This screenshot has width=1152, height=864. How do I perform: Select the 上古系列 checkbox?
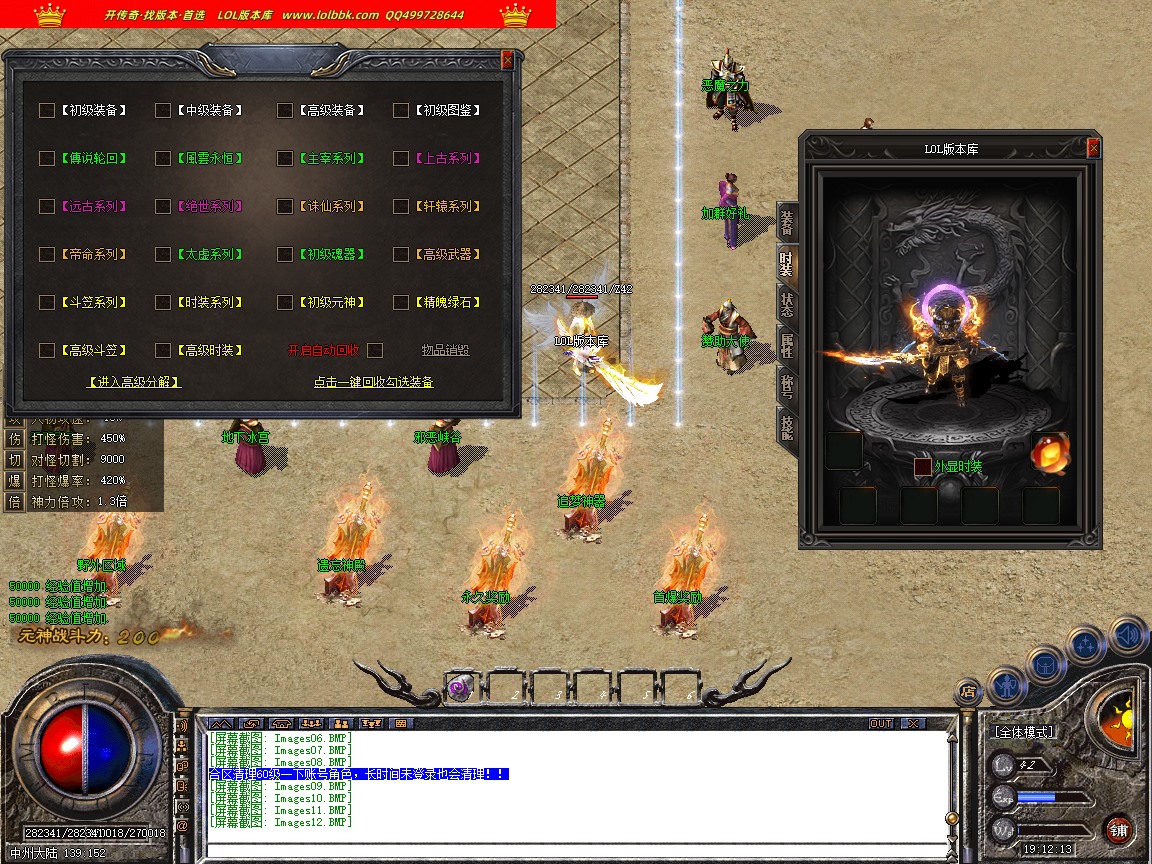[401, 158]
